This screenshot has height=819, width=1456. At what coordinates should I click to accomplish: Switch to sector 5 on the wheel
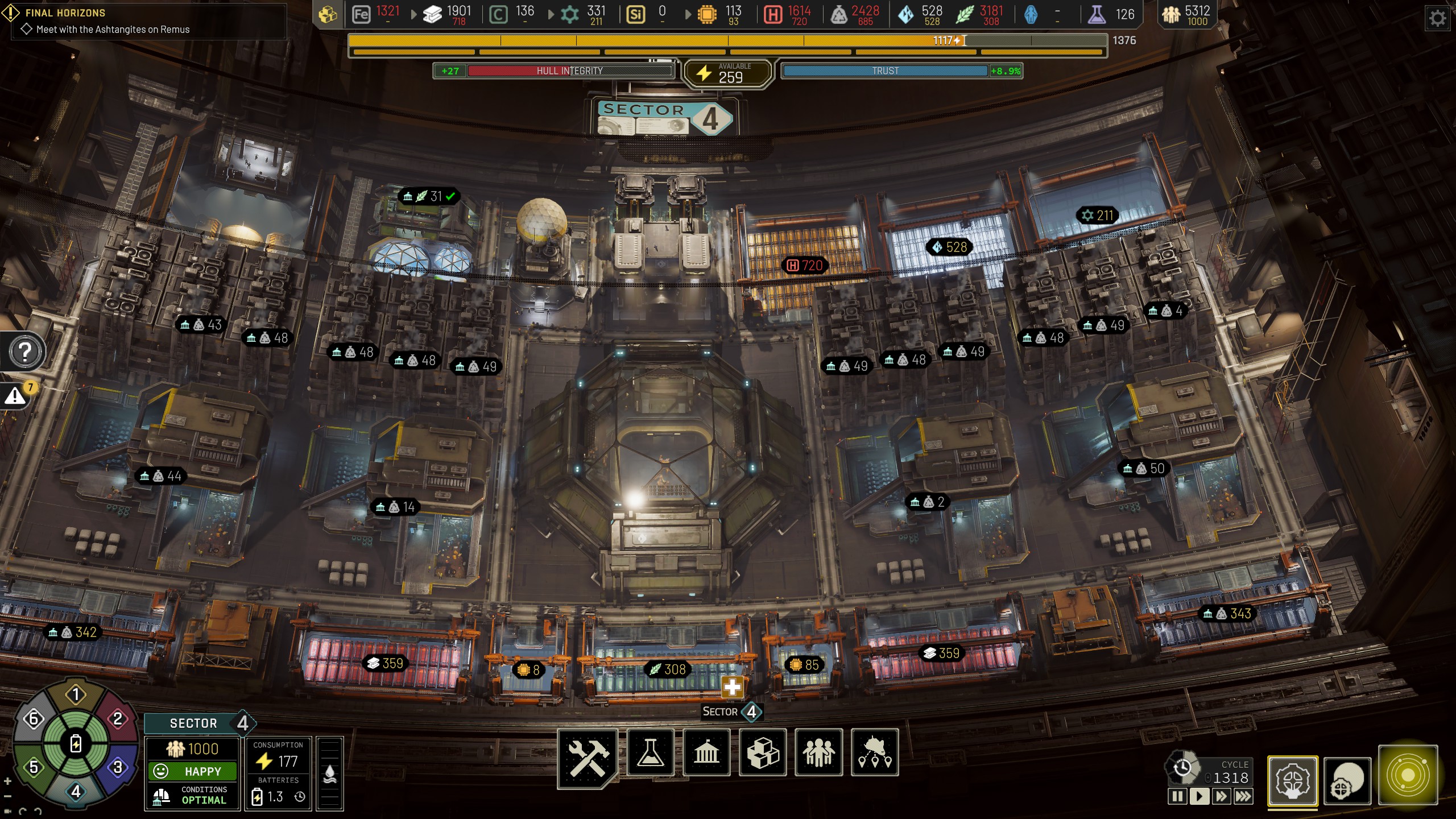point(34,767)
